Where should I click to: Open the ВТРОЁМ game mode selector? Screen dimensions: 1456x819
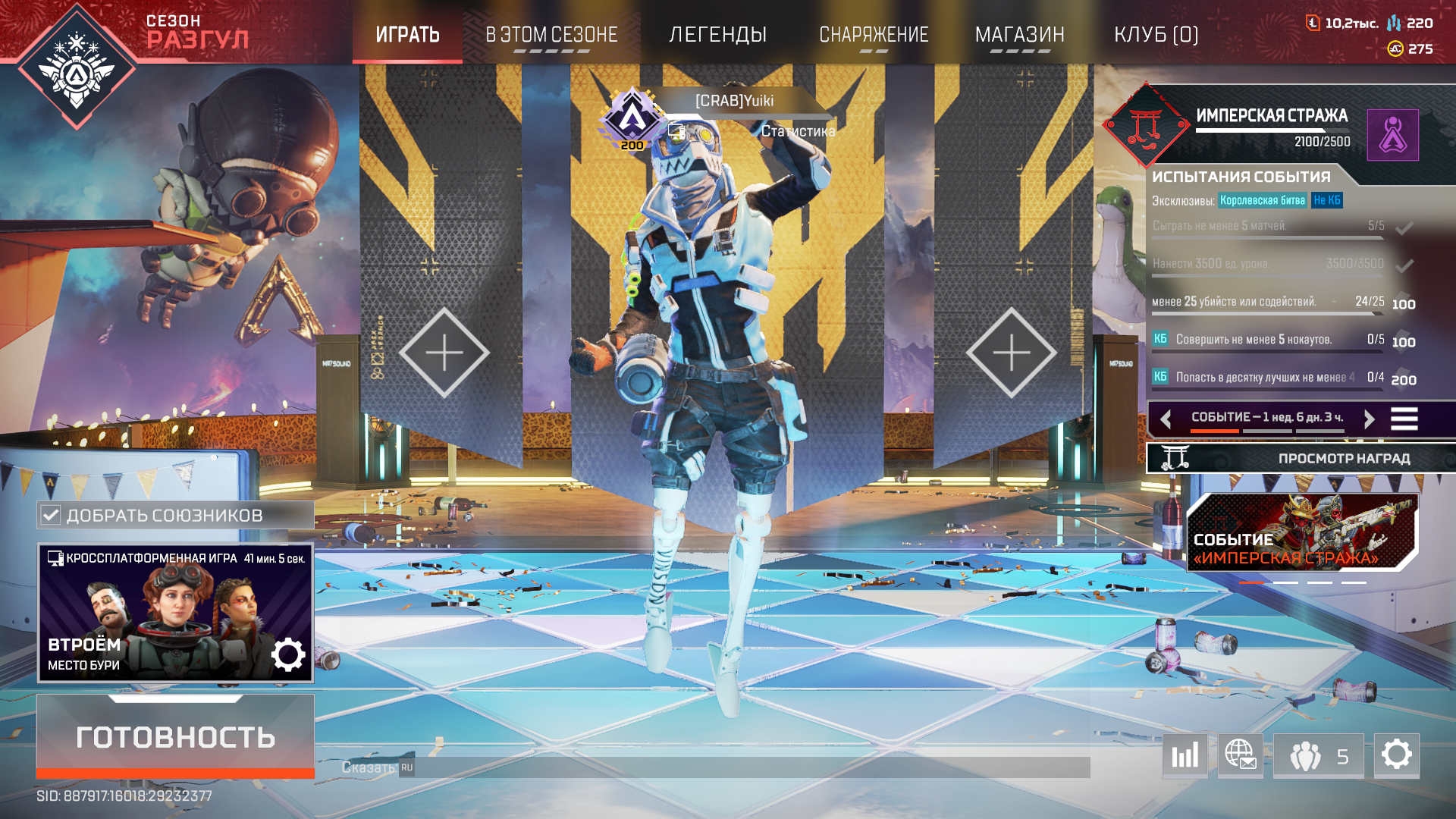(x=175, y=613)
